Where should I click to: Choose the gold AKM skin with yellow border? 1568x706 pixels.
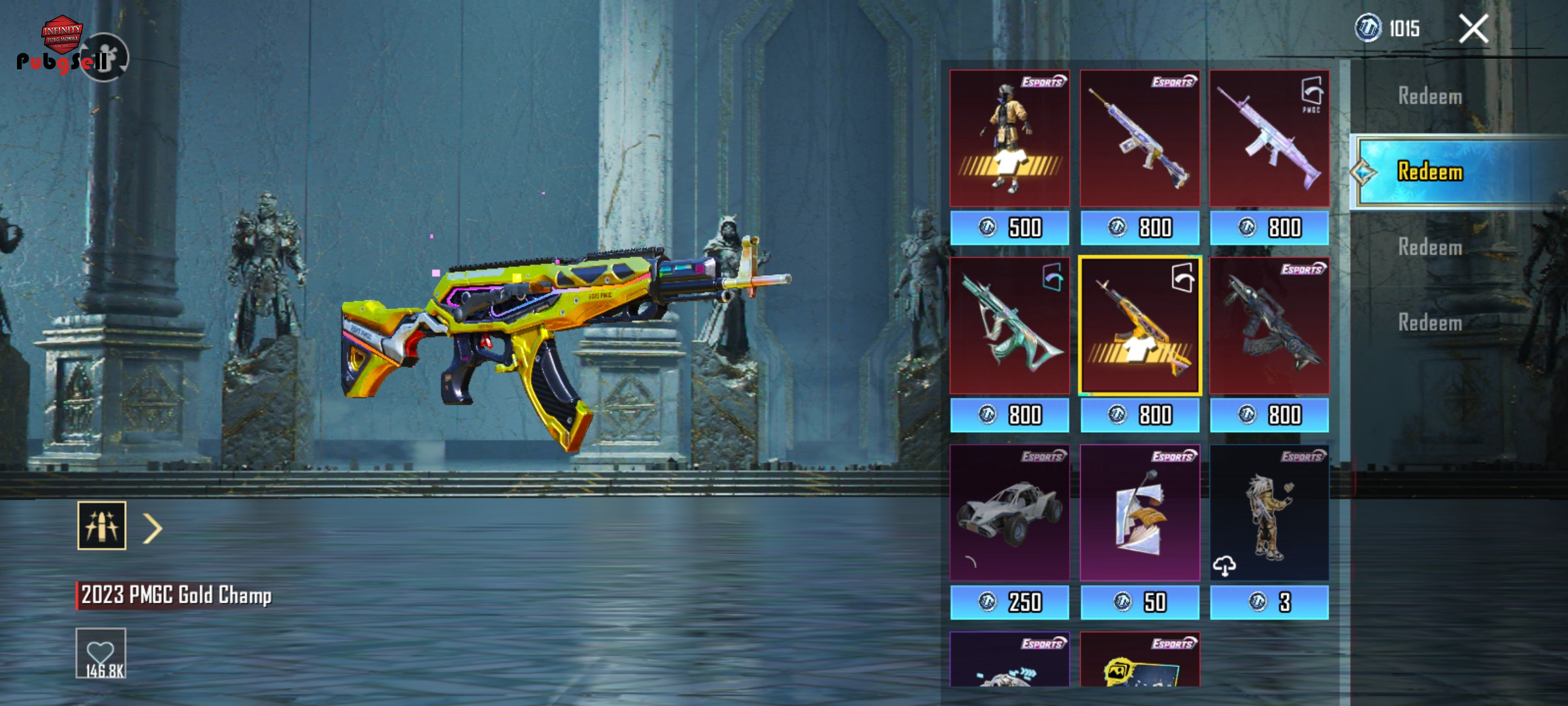[x=1139, y=326]
